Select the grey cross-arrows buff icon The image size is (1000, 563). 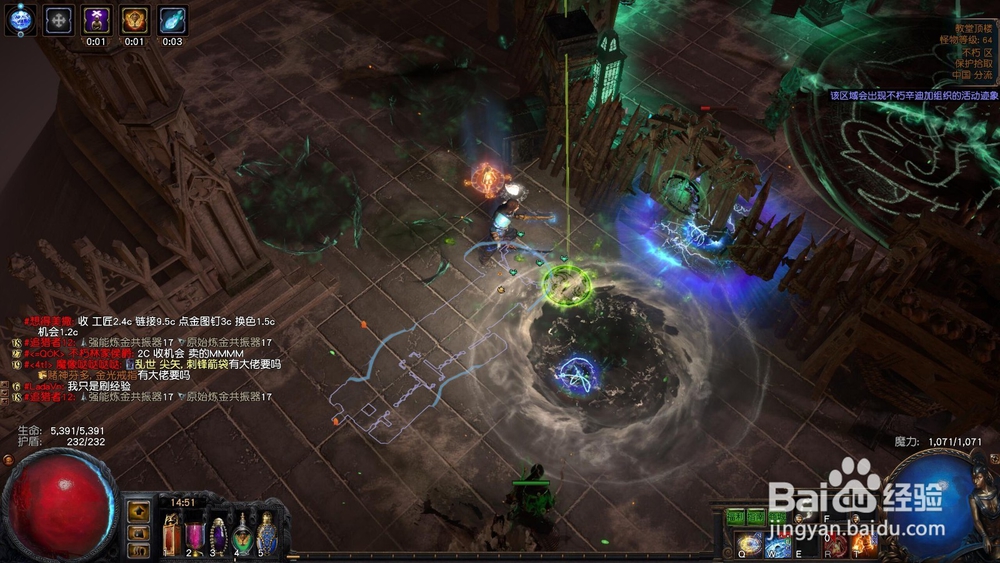59,19
